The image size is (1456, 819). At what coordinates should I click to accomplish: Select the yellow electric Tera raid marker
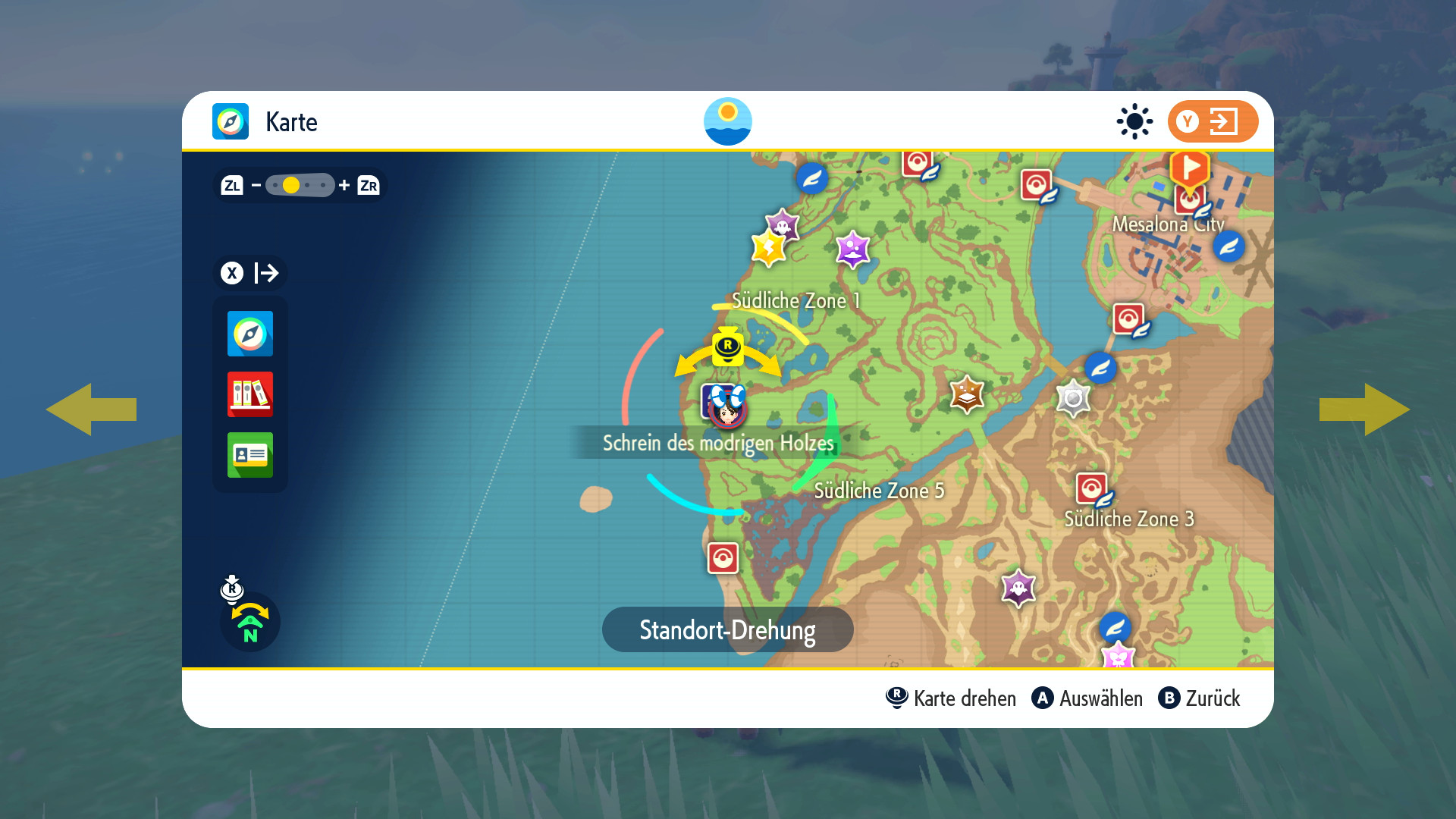coord(768,249)
